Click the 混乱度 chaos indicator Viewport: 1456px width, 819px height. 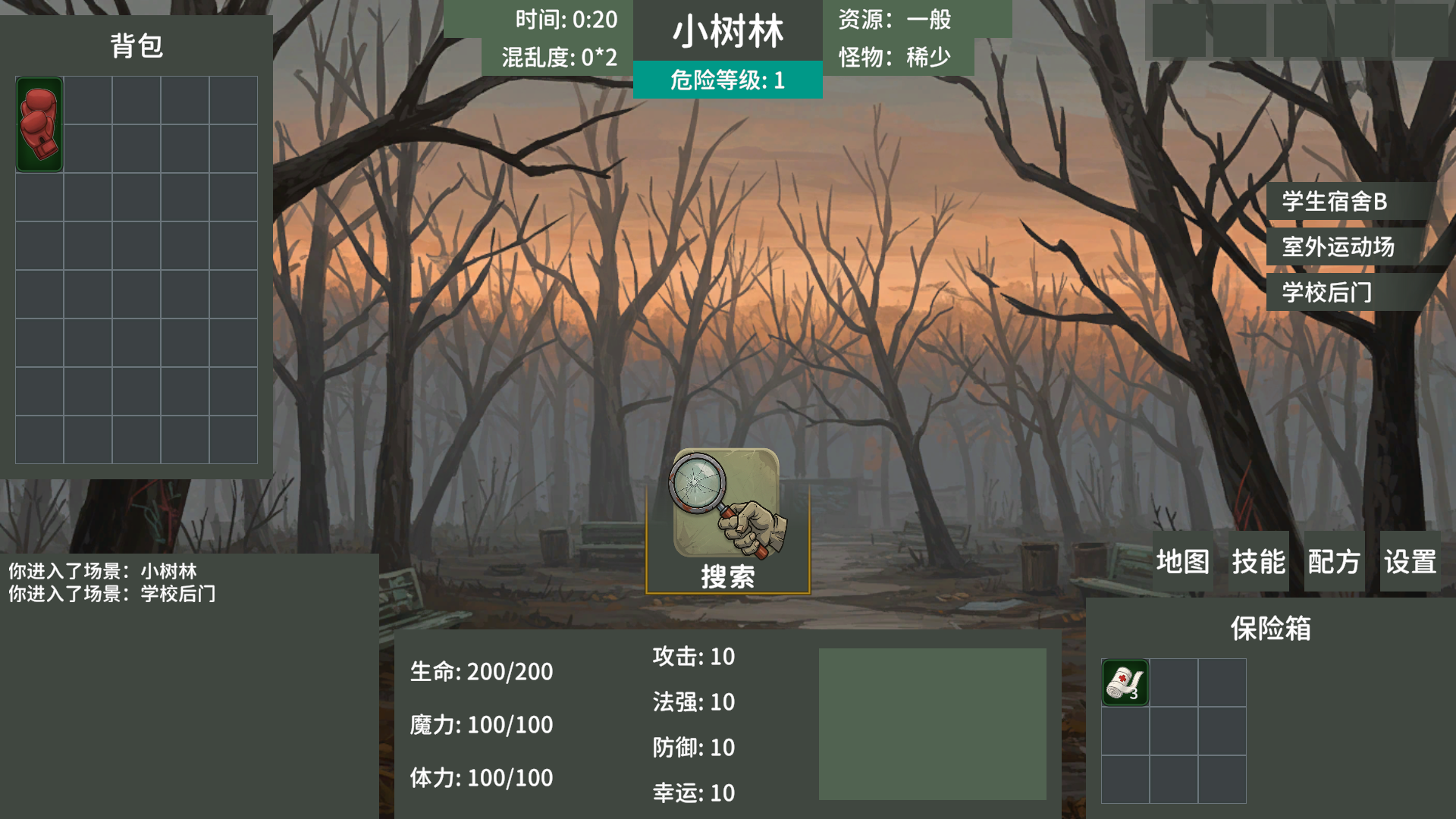tap(557, 57)
